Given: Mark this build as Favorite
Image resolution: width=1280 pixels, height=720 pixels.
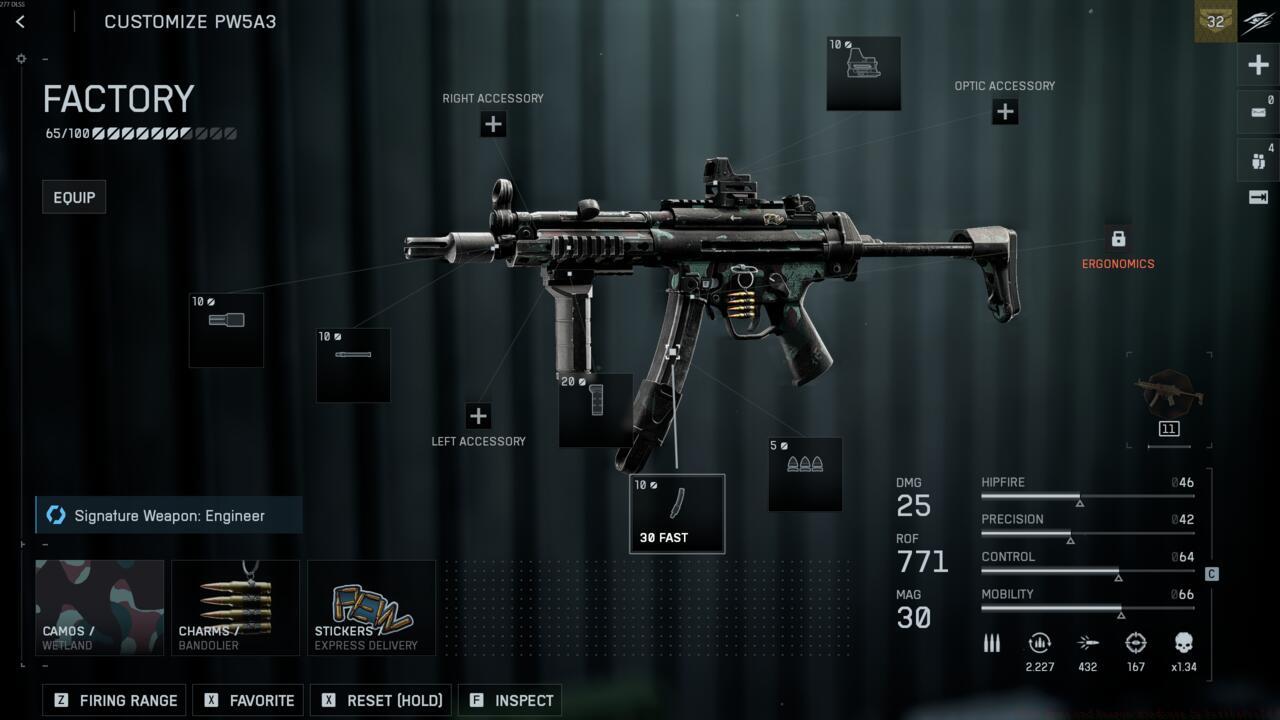Looking at the screenshot, I should pyautogui.click(x=249, y=700).
